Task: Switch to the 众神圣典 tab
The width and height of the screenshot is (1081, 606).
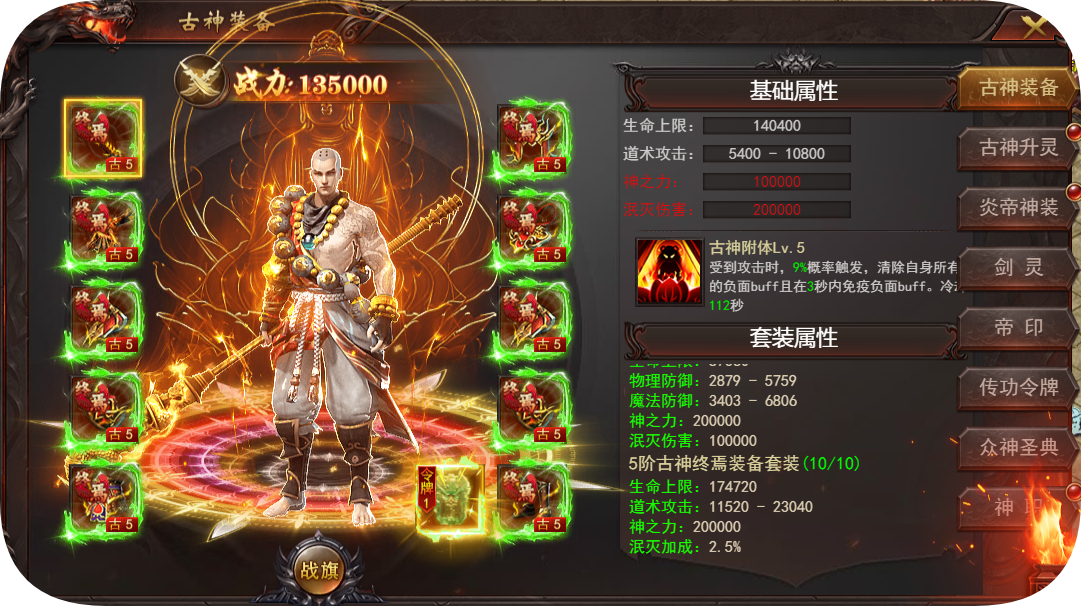Action: (x=1018, y=448)
